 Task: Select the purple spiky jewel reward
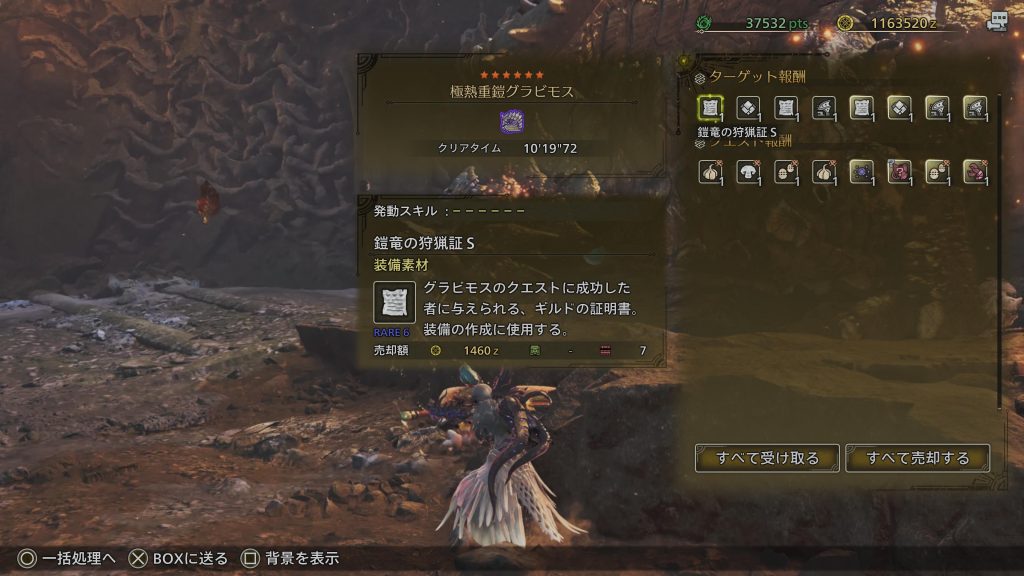point(861,171)
